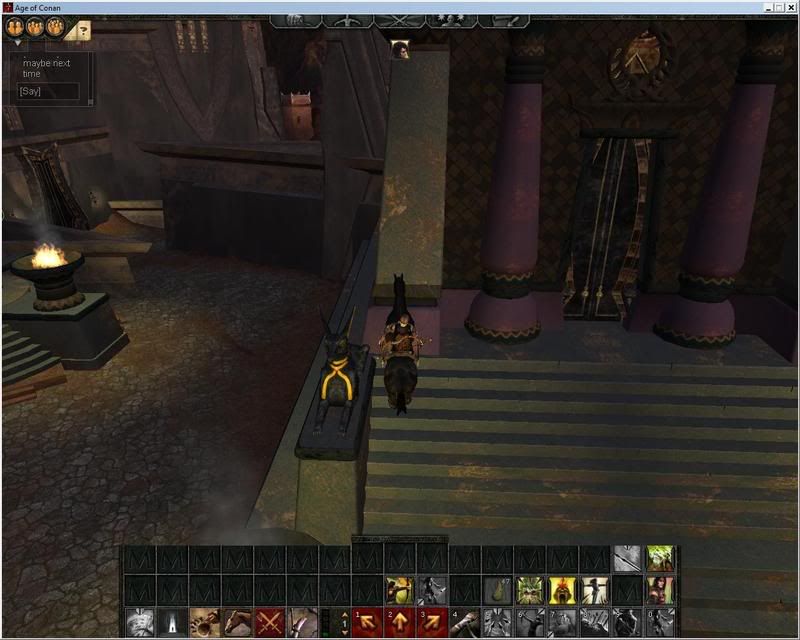Use the green pear item slot

click(x=497, y=590)
